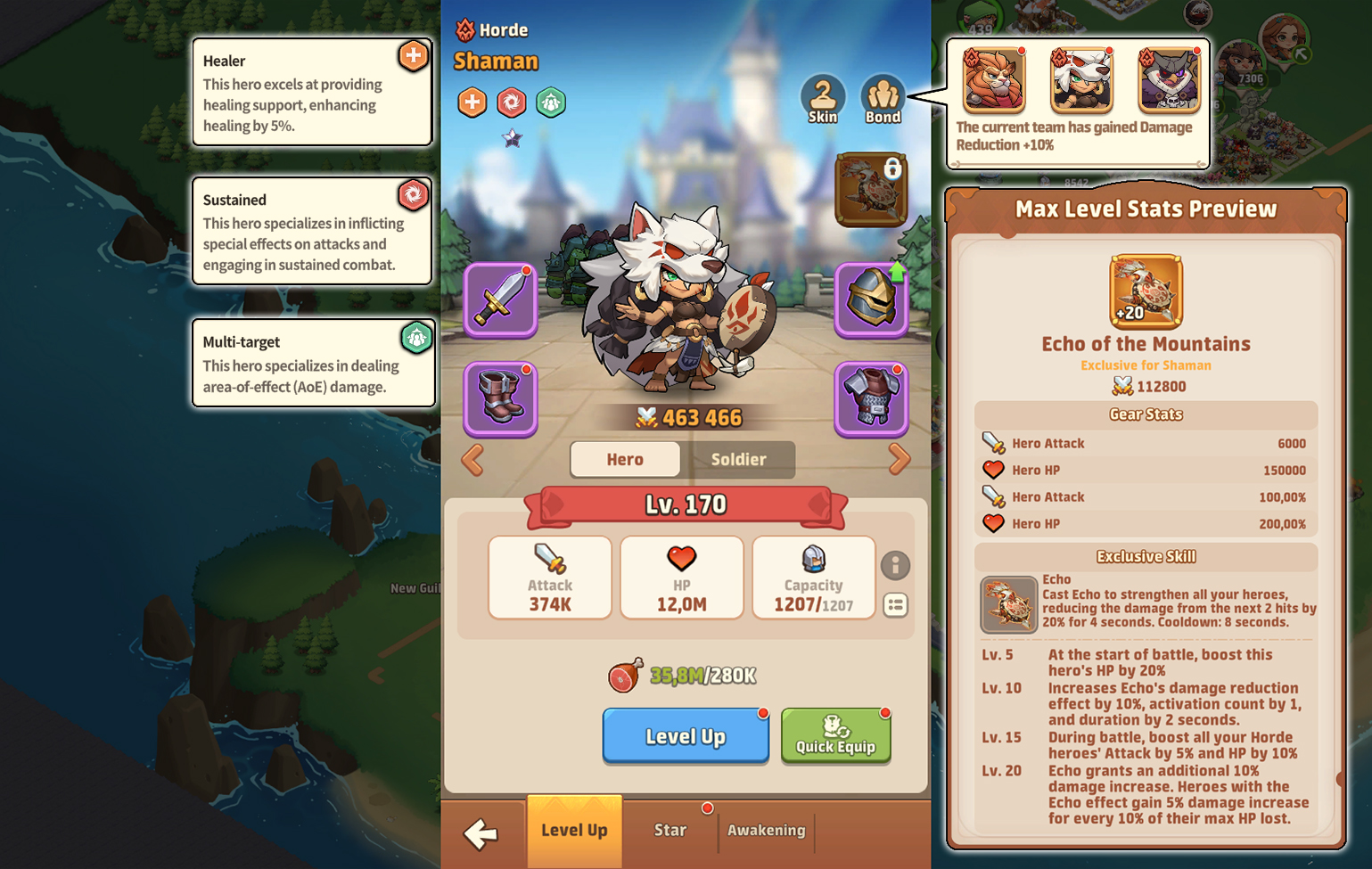Navigate to the next hero with the right arrow
Screen dimensions: 1372x869
900,460
